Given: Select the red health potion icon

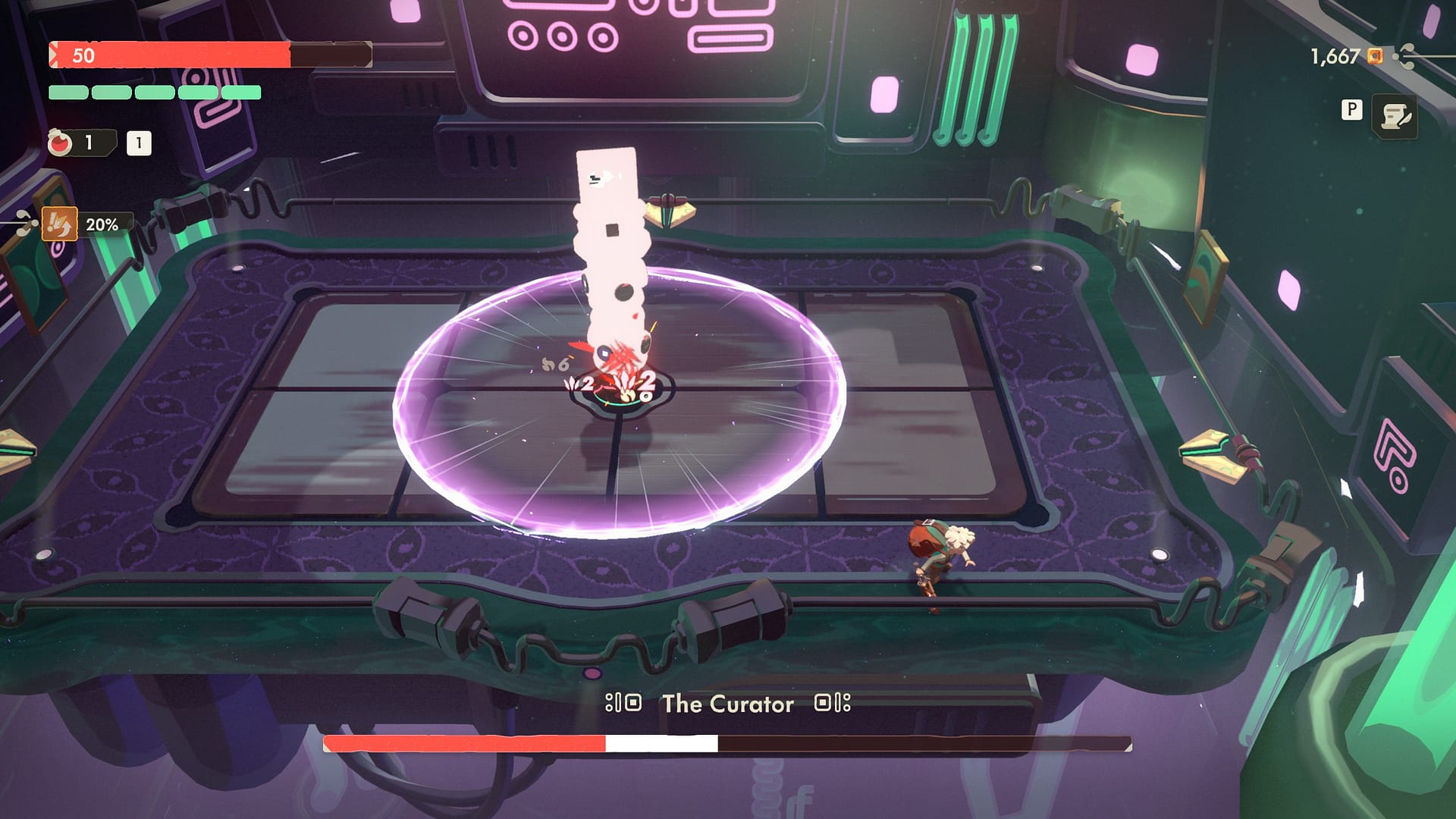Looking at the screenshot, I should (60, 143).
